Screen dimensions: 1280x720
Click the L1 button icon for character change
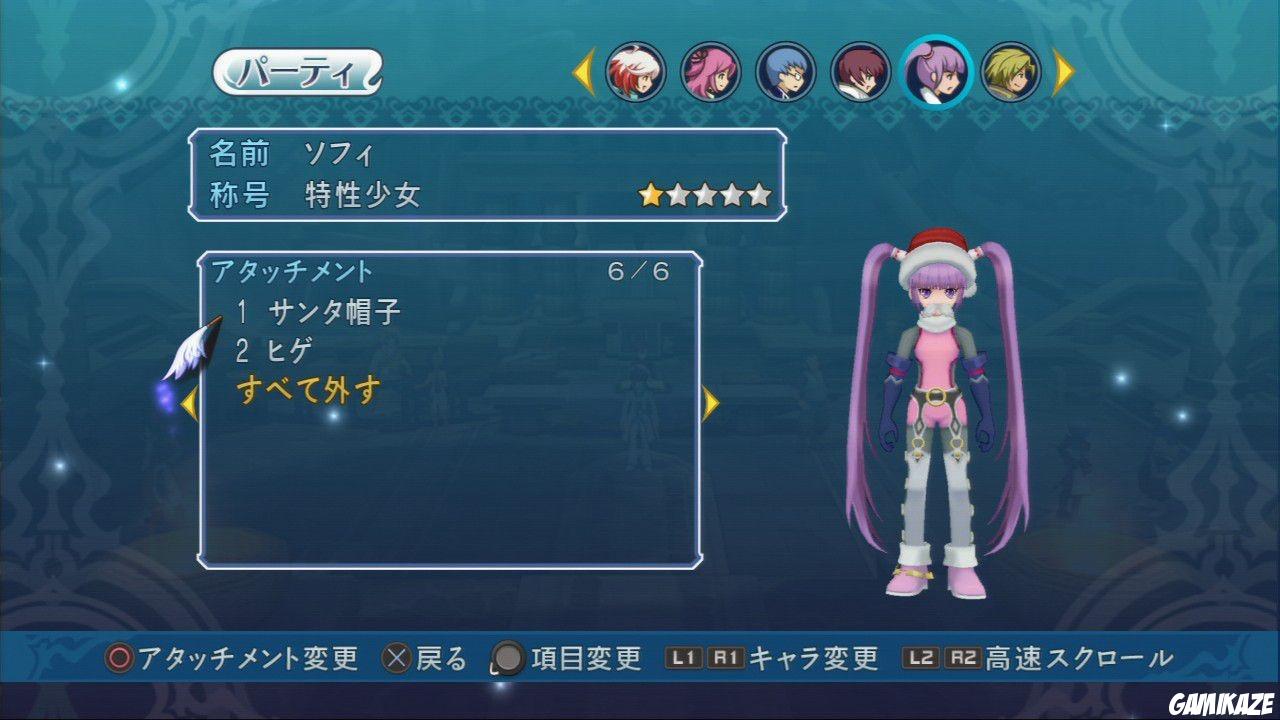pyautogui.click(x=686, y=660)
